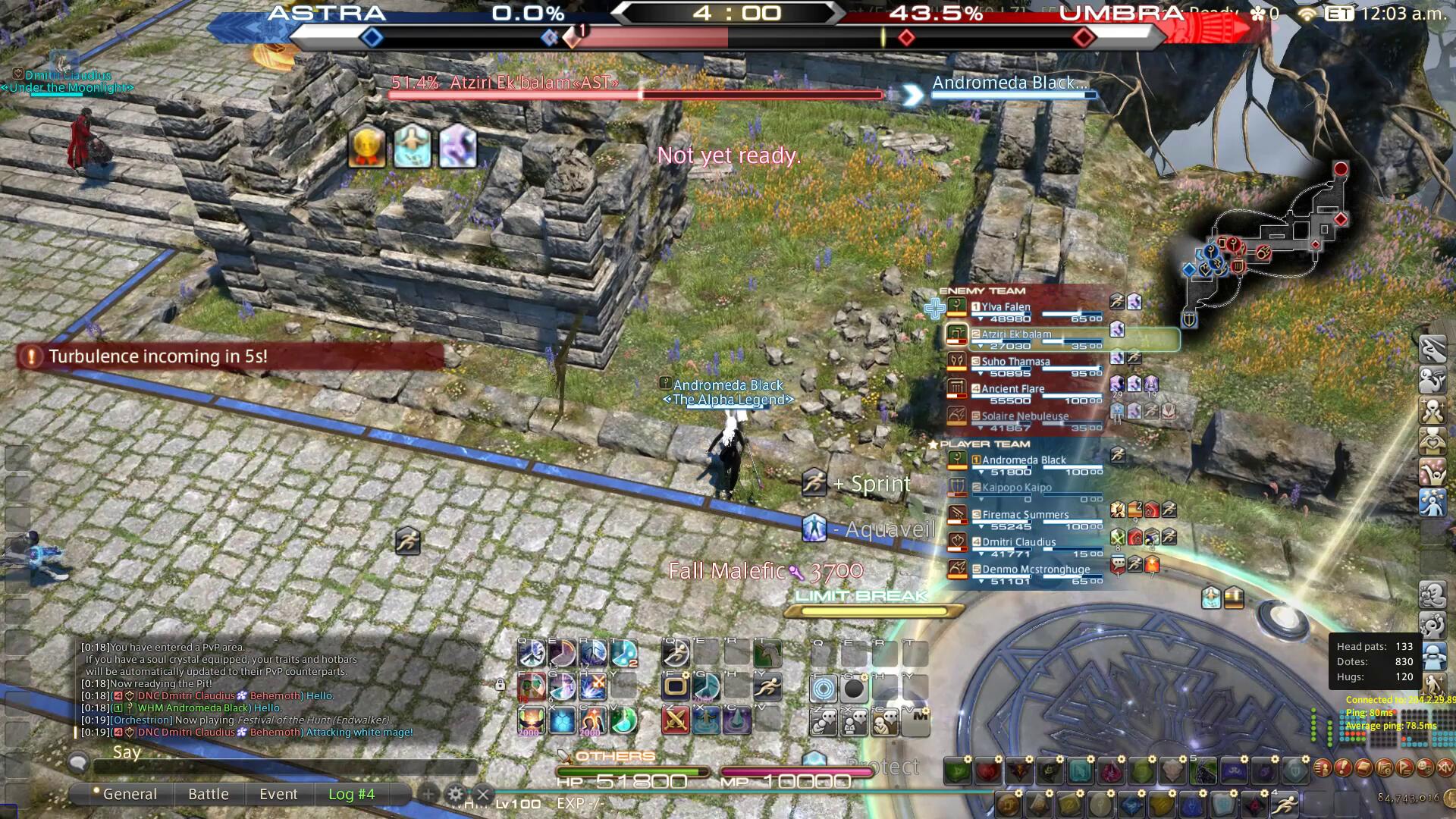Open the Log #4 chat tab

pyautogui.click(x=350, y=794)
